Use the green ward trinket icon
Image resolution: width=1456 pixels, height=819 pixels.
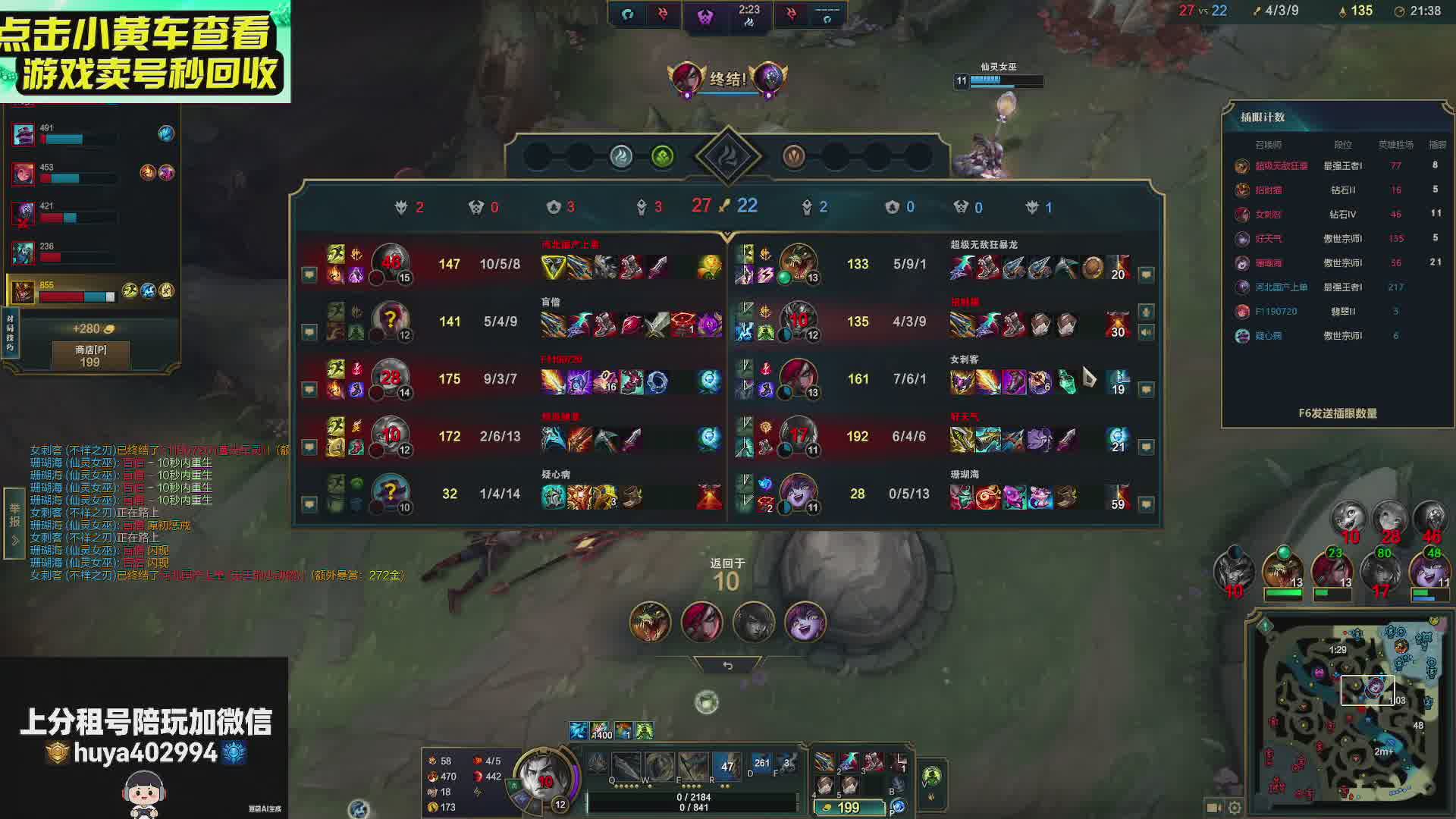pyautogui.click(x=931, y=776)
